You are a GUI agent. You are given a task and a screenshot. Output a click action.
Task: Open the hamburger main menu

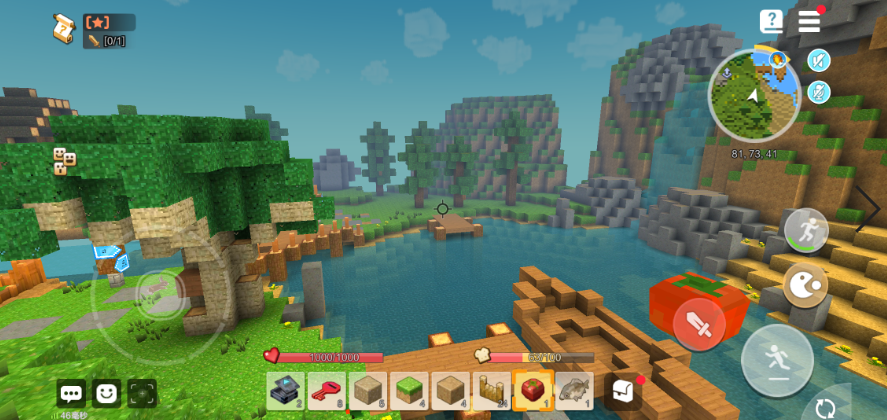coord(809,21)
